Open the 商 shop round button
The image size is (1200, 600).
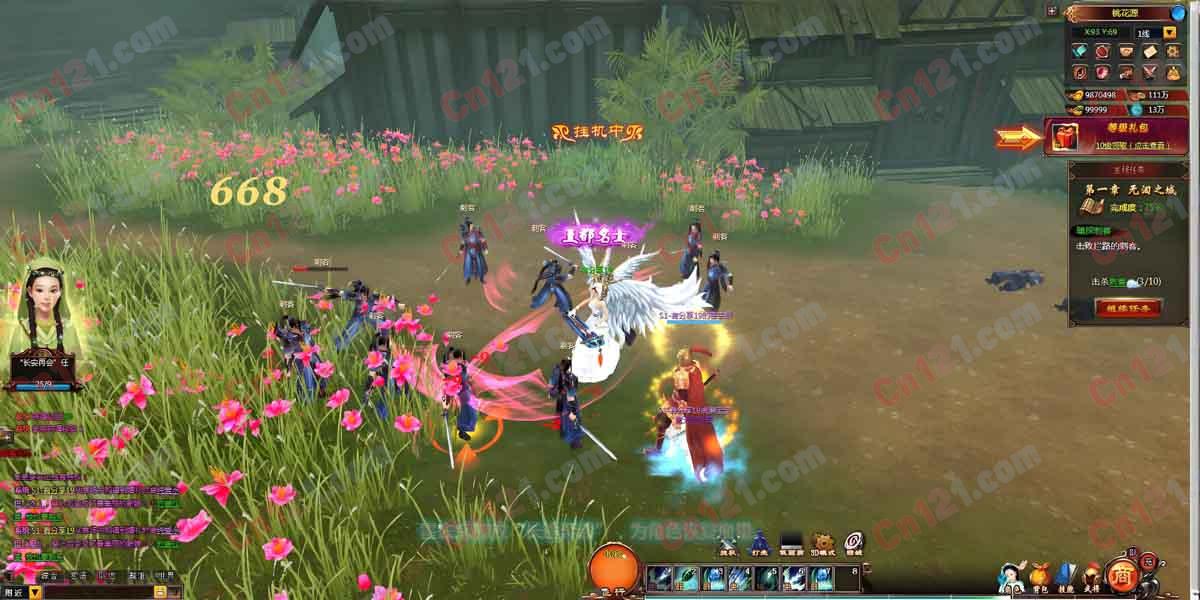[1123, 572]
